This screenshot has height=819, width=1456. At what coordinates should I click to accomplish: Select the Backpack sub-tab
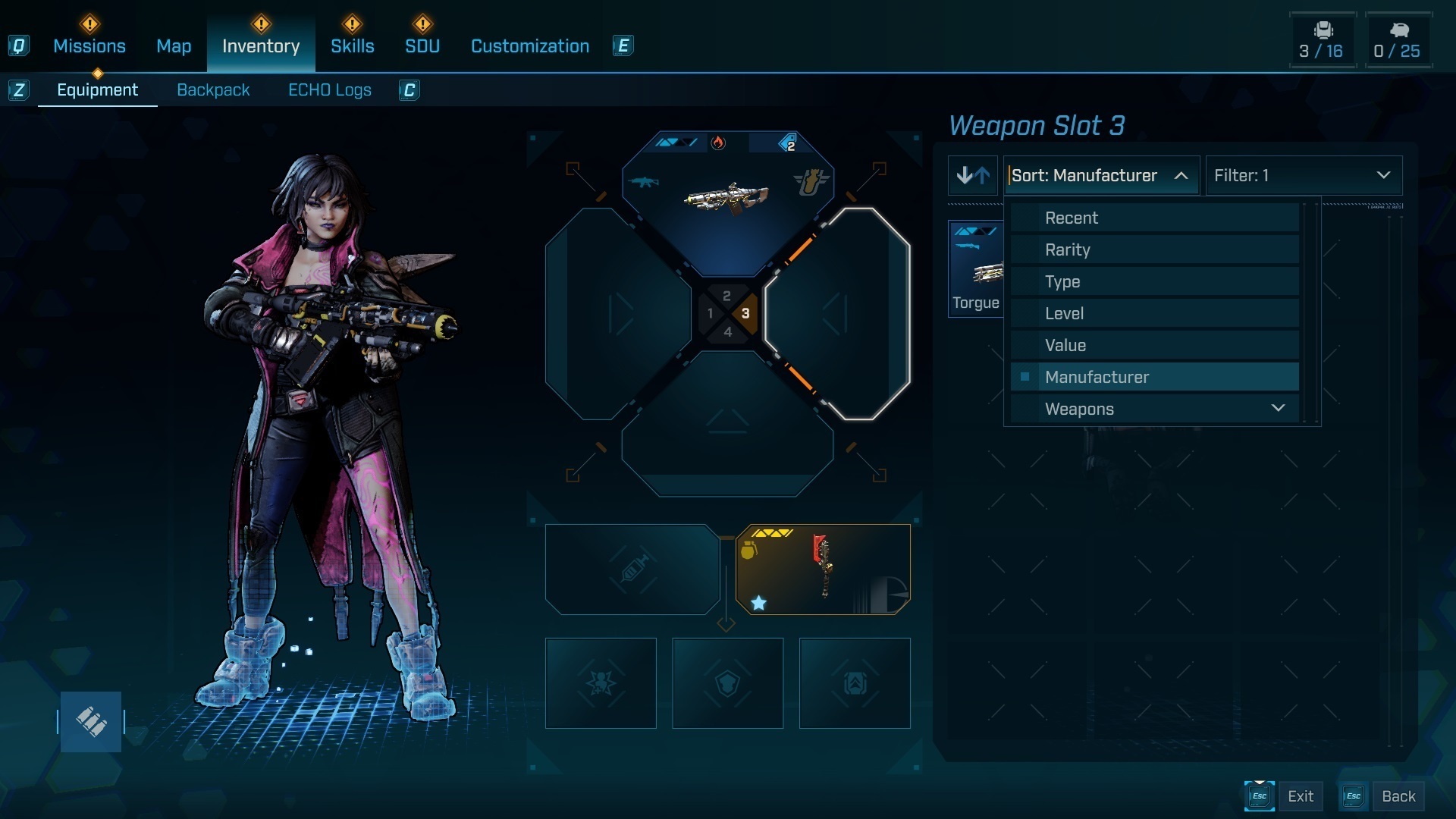coord(213,90)
